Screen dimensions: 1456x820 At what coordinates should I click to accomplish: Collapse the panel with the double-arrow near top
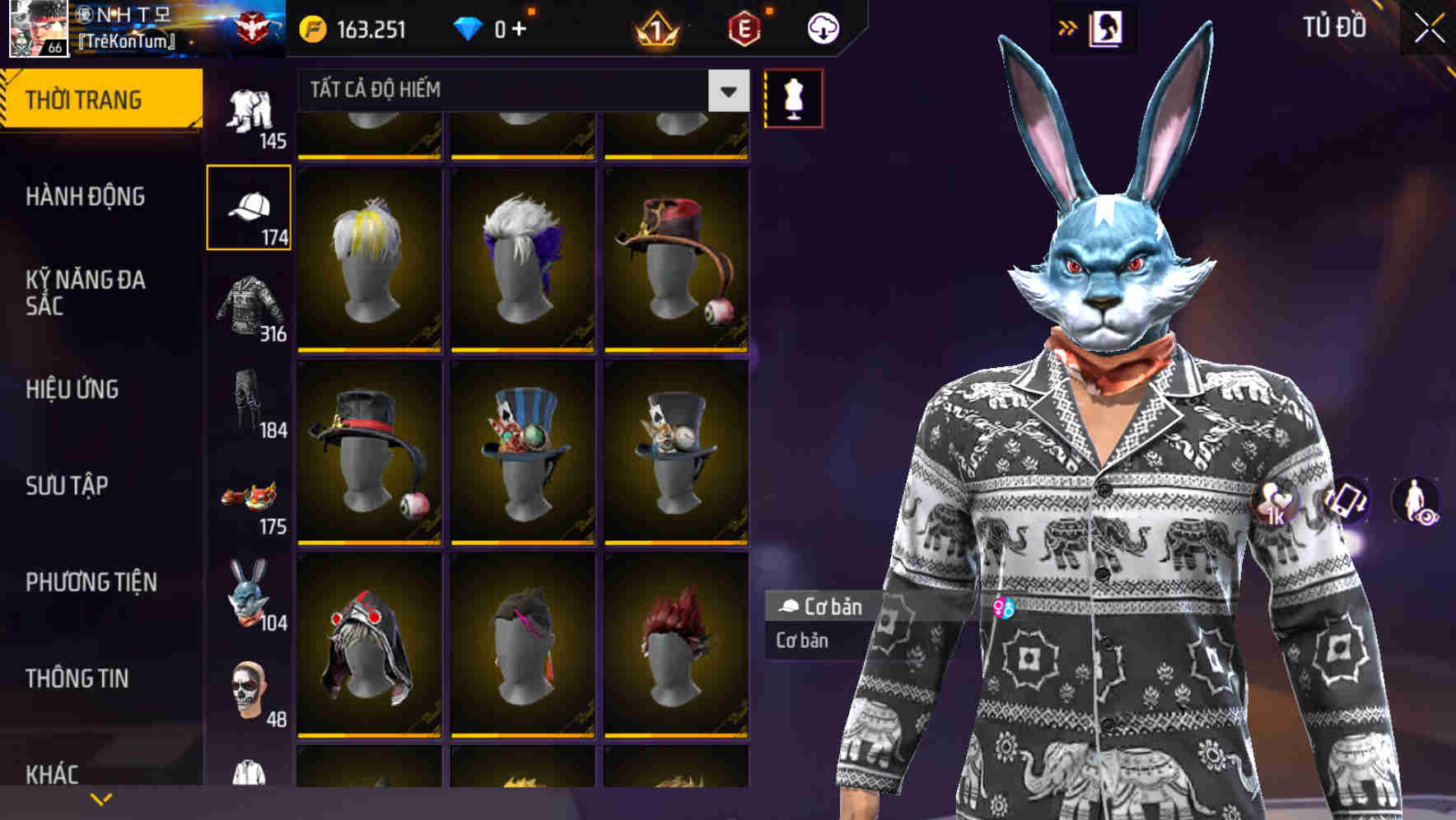click(x=1068, y=27)
